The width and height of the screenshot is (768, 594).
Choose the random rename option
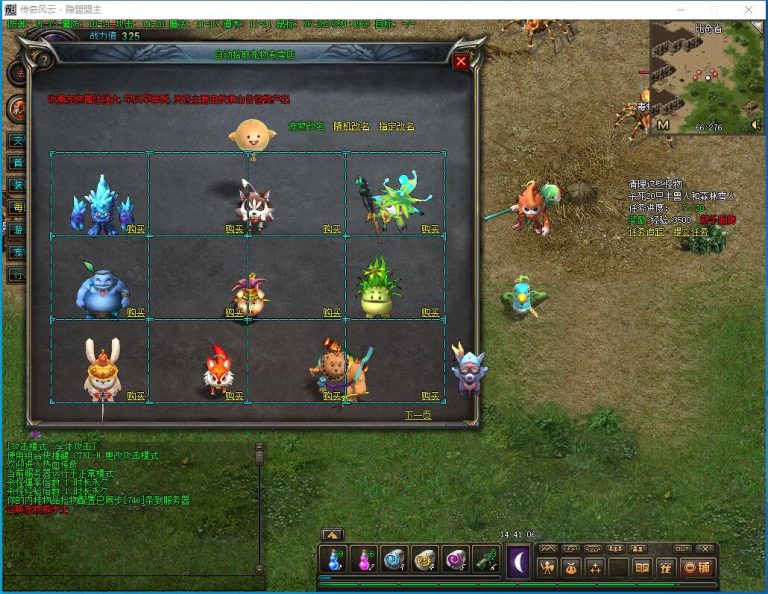[352, 127]
